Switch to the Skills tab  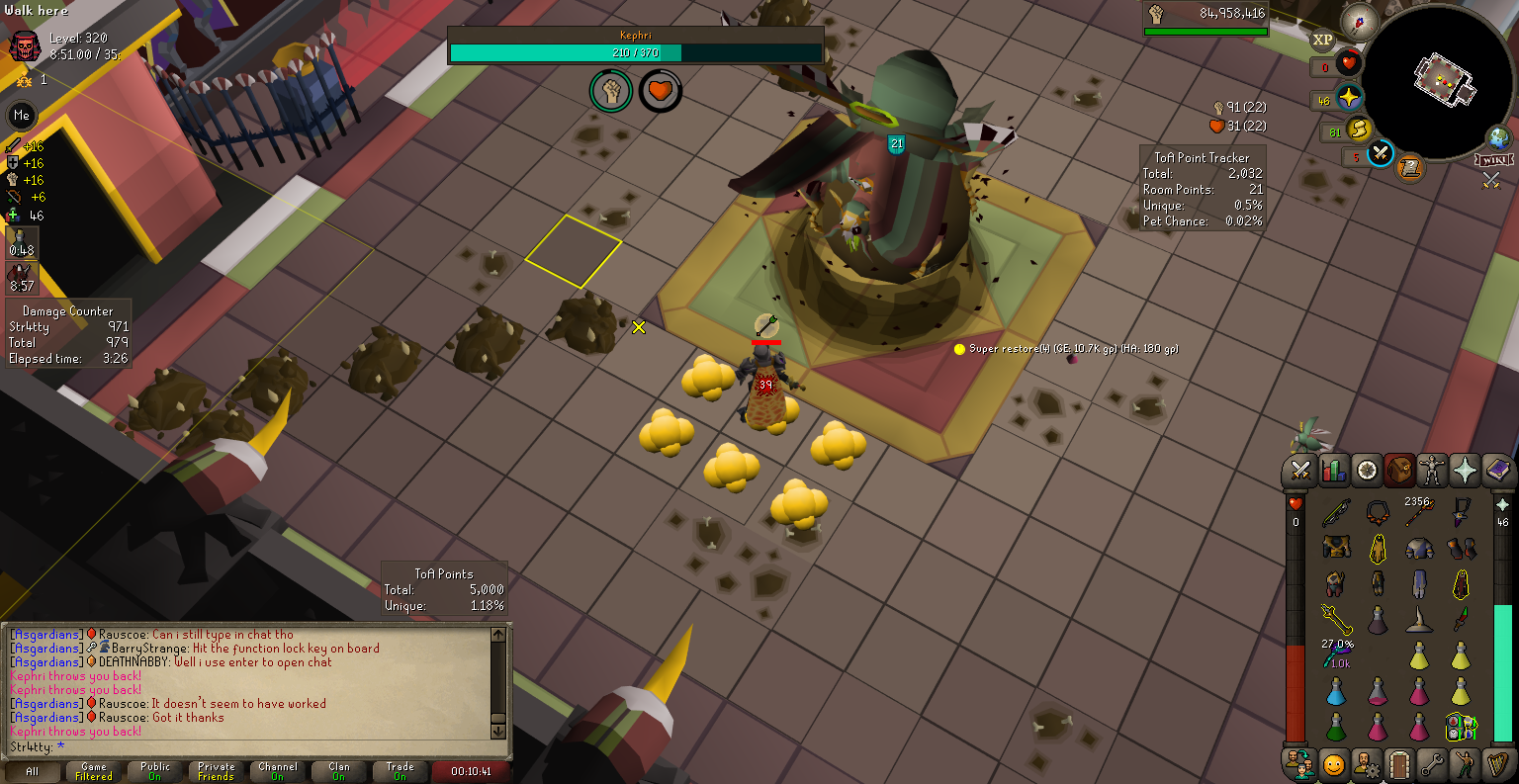coord(1334,471)
